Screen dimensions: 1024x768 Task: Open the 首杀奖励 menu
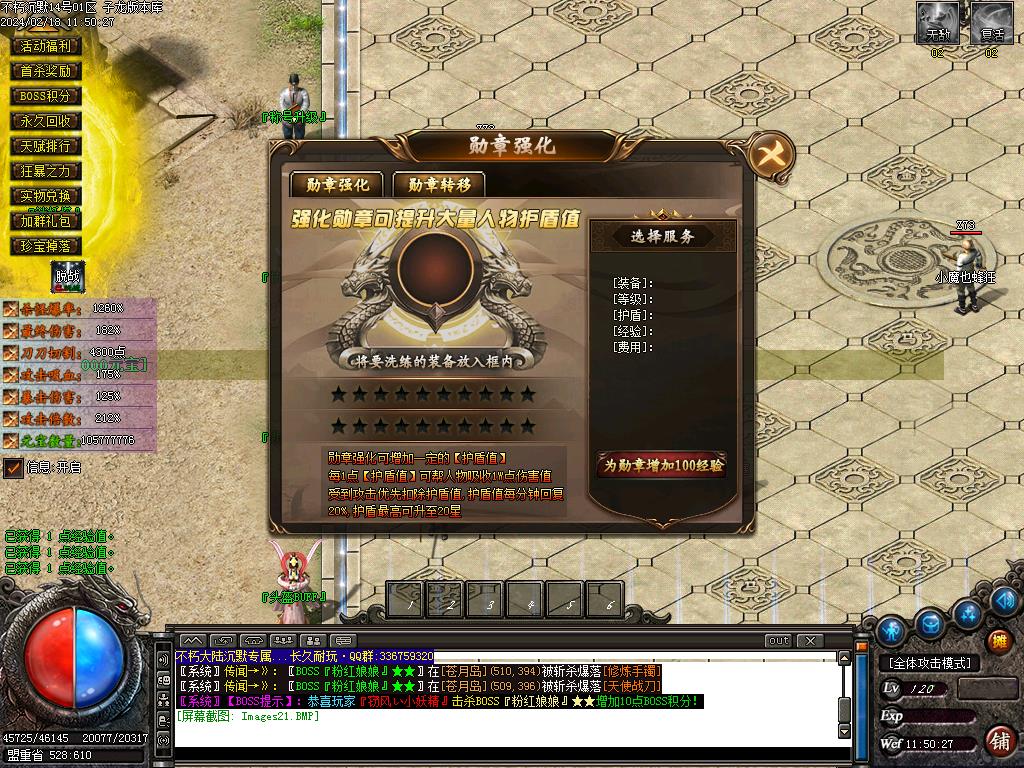tap(46, 71)
